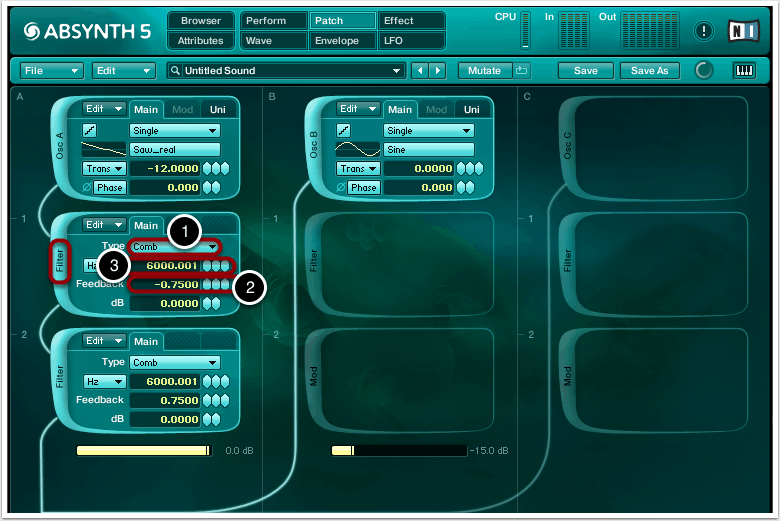Save the current sound

[x=585, y=71]
